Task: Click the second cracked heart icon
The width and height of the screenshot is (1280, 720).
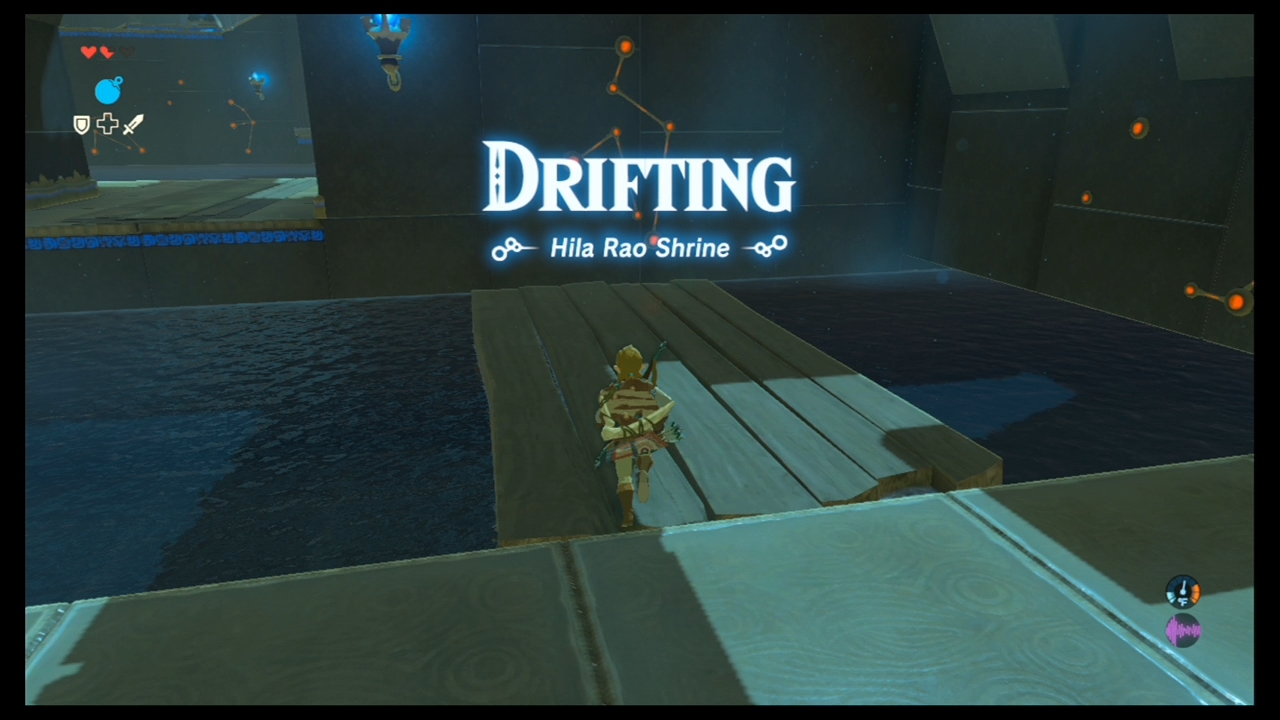Action: 106,52
